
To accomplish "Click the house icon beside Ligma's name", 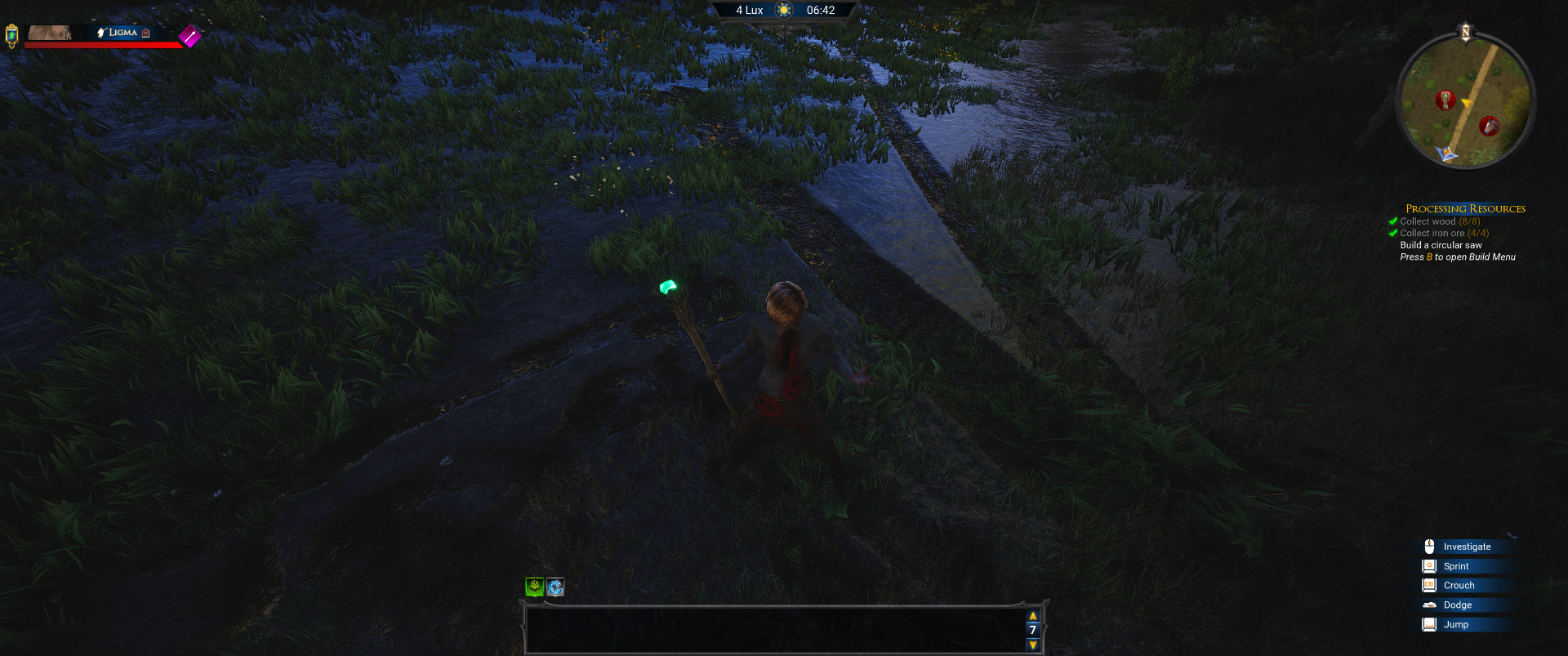I will tap(146, 33).
